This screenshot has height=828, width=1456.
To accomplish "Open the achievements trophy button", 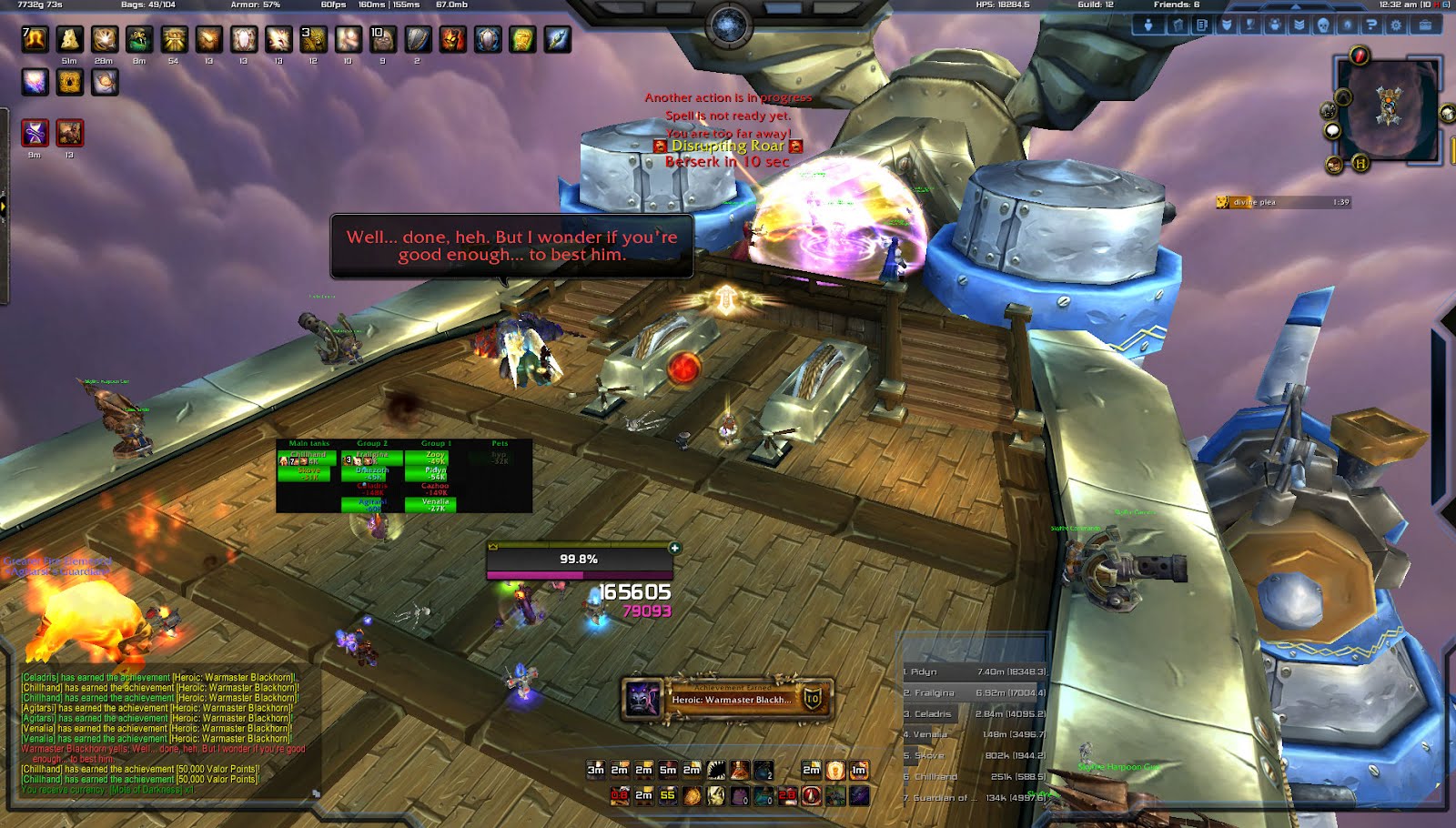I will tap(1250, 25).
